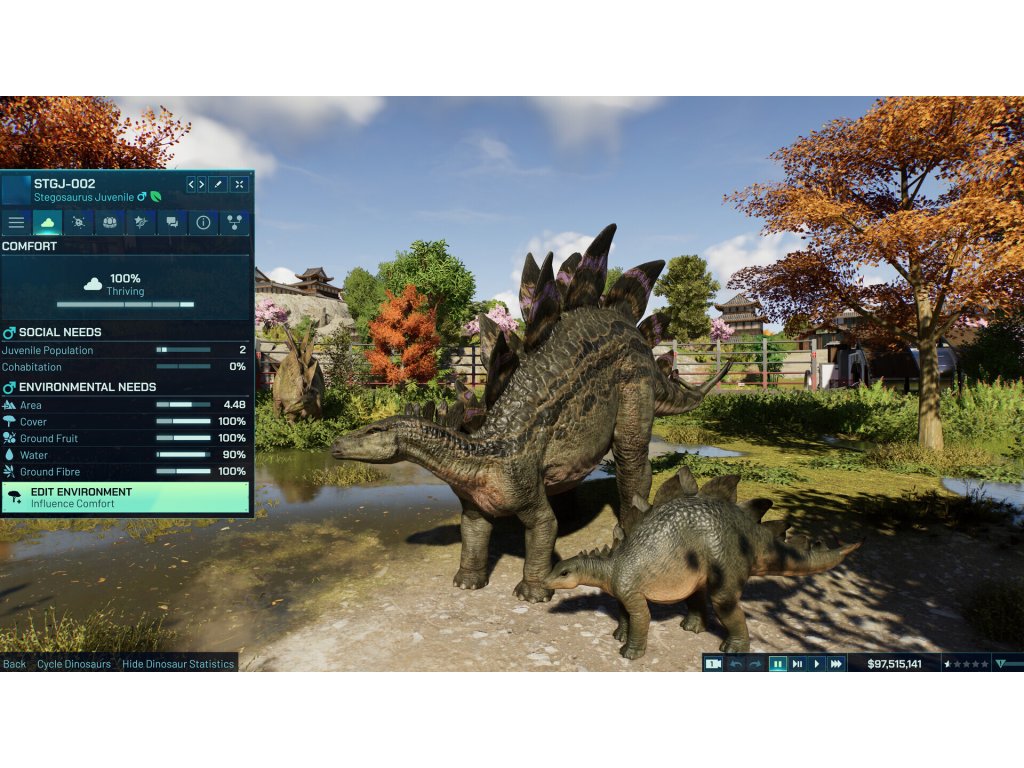Show the teeth diet tab
1024x768 pixels.
tap(109, 222)
